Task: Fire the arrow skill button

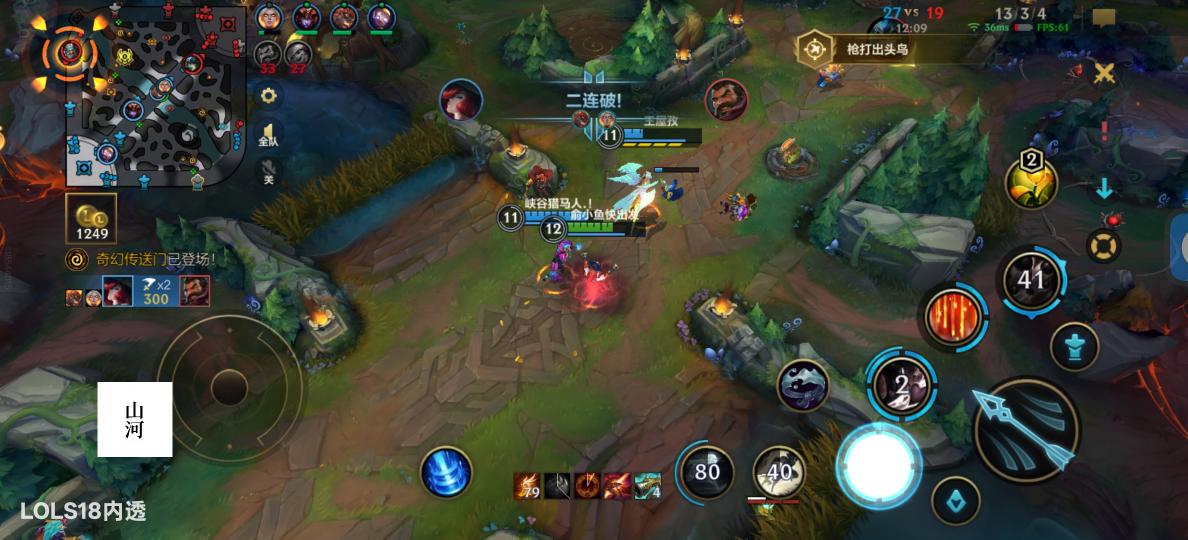Action: (x=1025, y=430)
